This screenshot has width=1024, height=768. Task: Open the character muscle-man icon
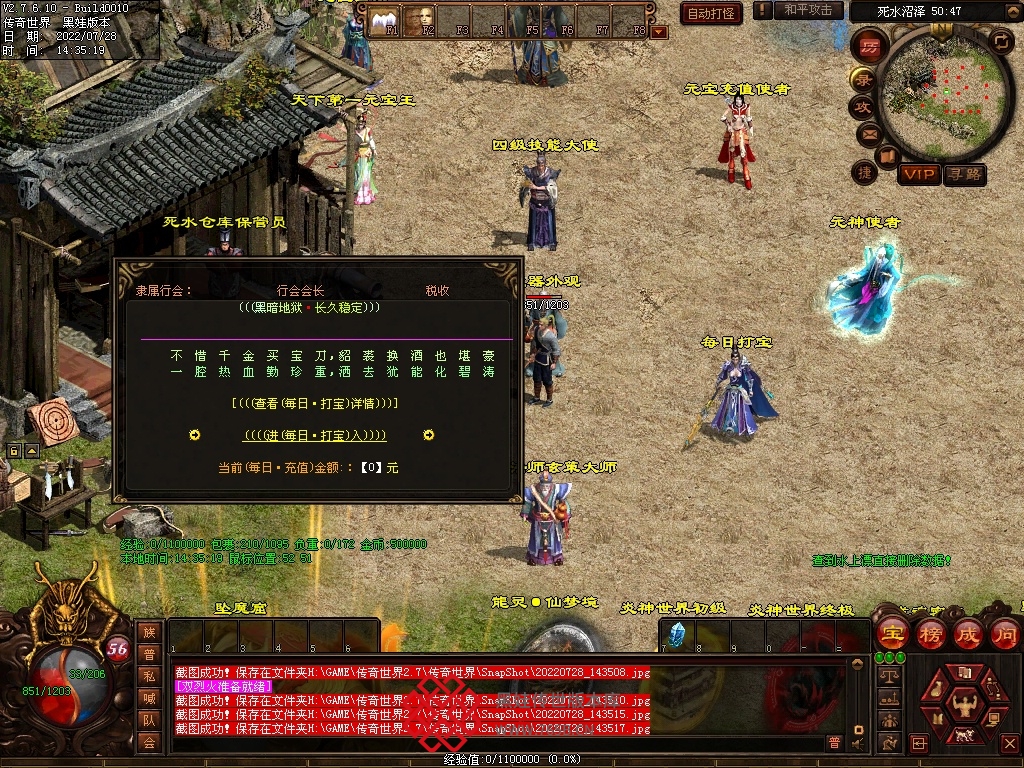tap(963, 703)
